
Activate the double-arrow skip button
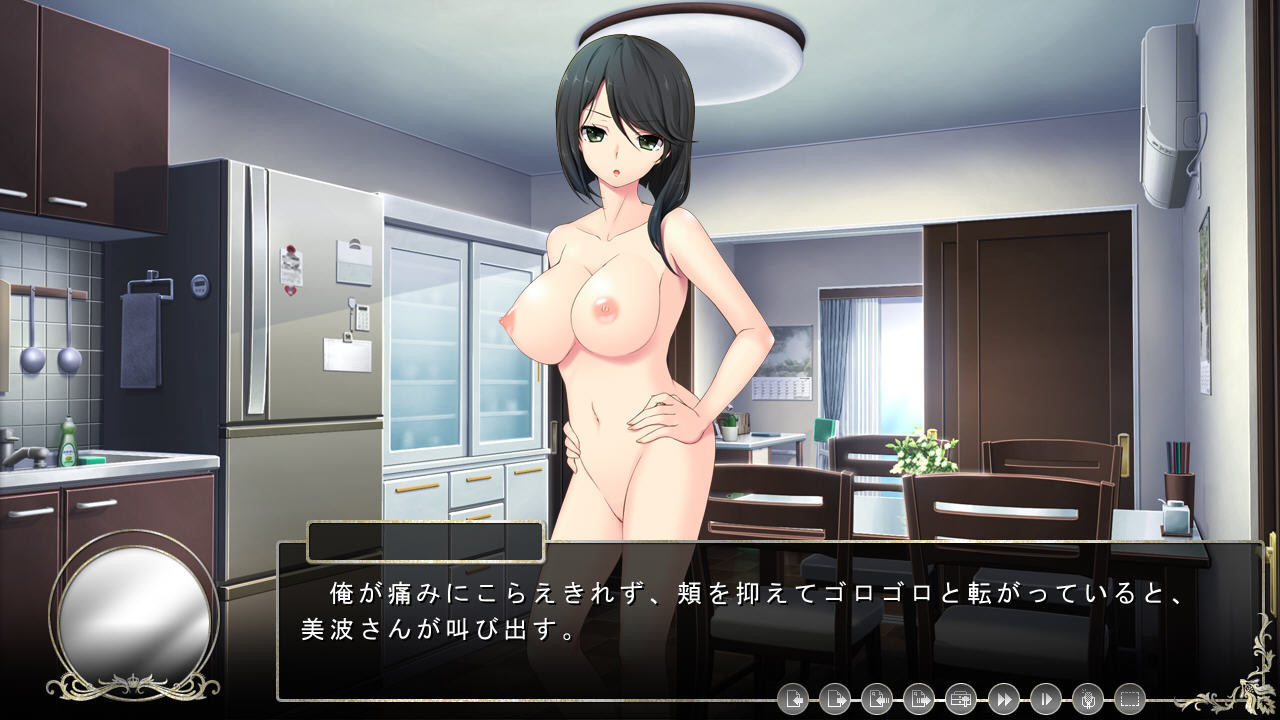tap(1003, 698)
